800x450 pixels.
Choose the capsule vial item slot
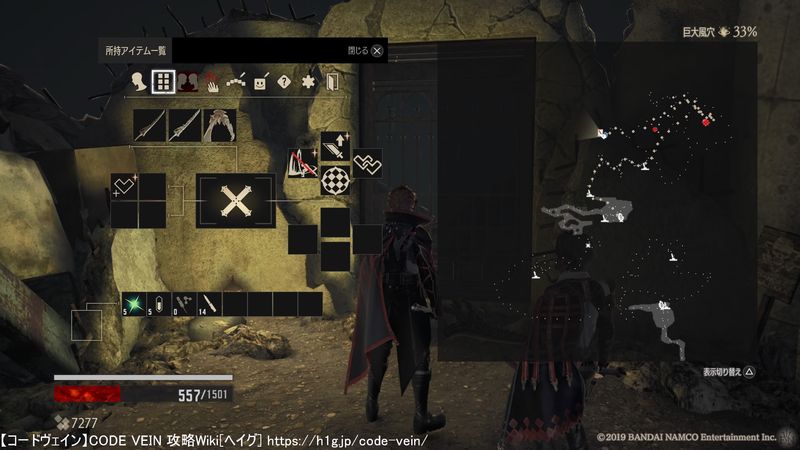coord(159,303)
